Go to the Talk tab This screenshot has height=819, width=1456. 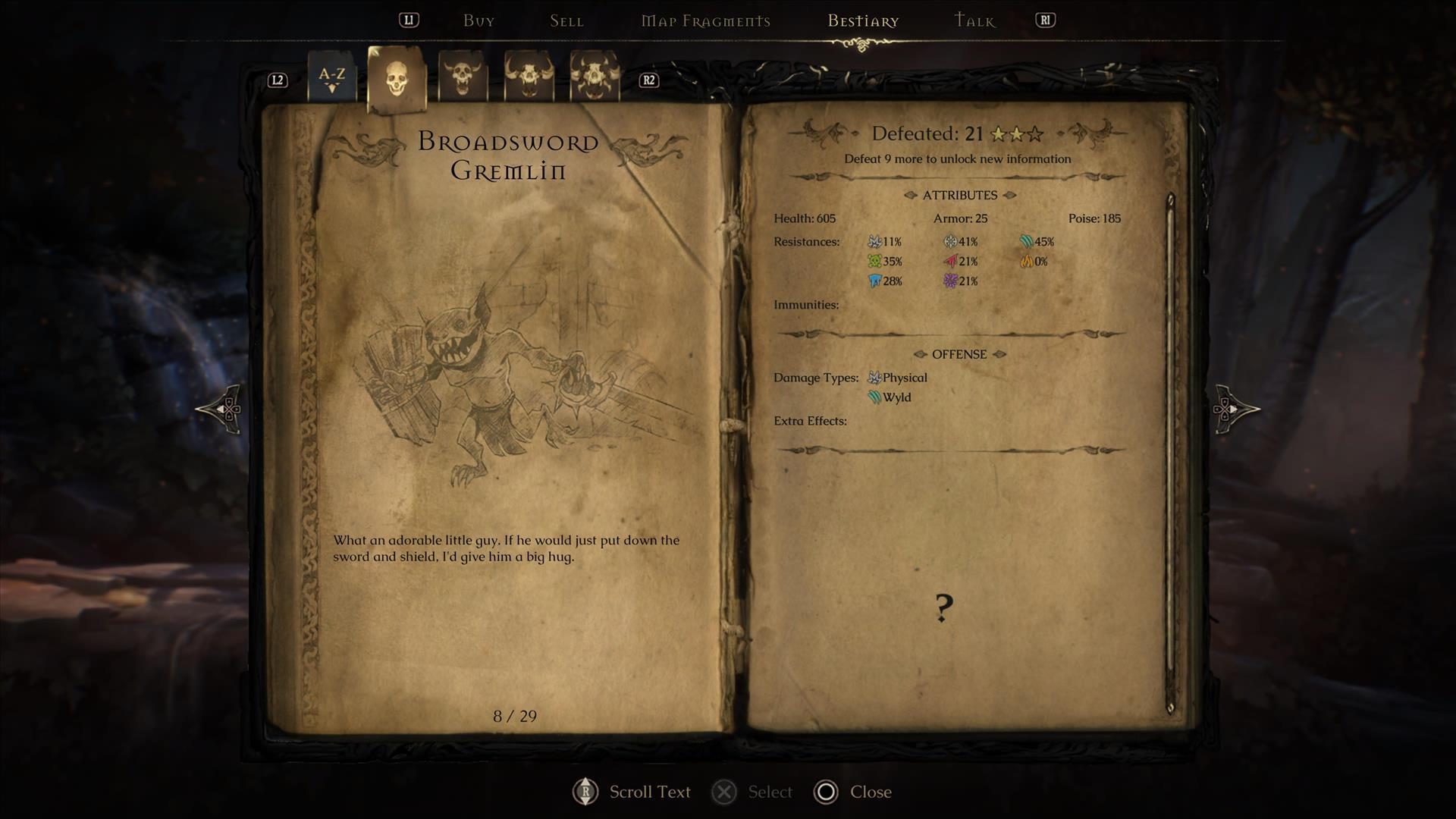click(x=974, y=21)
